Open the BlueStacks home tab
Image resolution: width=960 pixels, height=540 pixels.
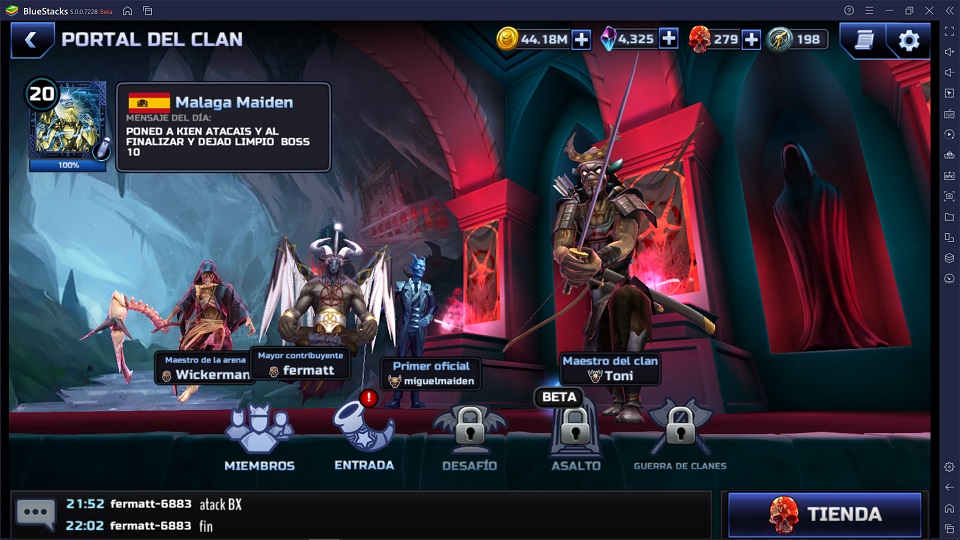point(128,10)
